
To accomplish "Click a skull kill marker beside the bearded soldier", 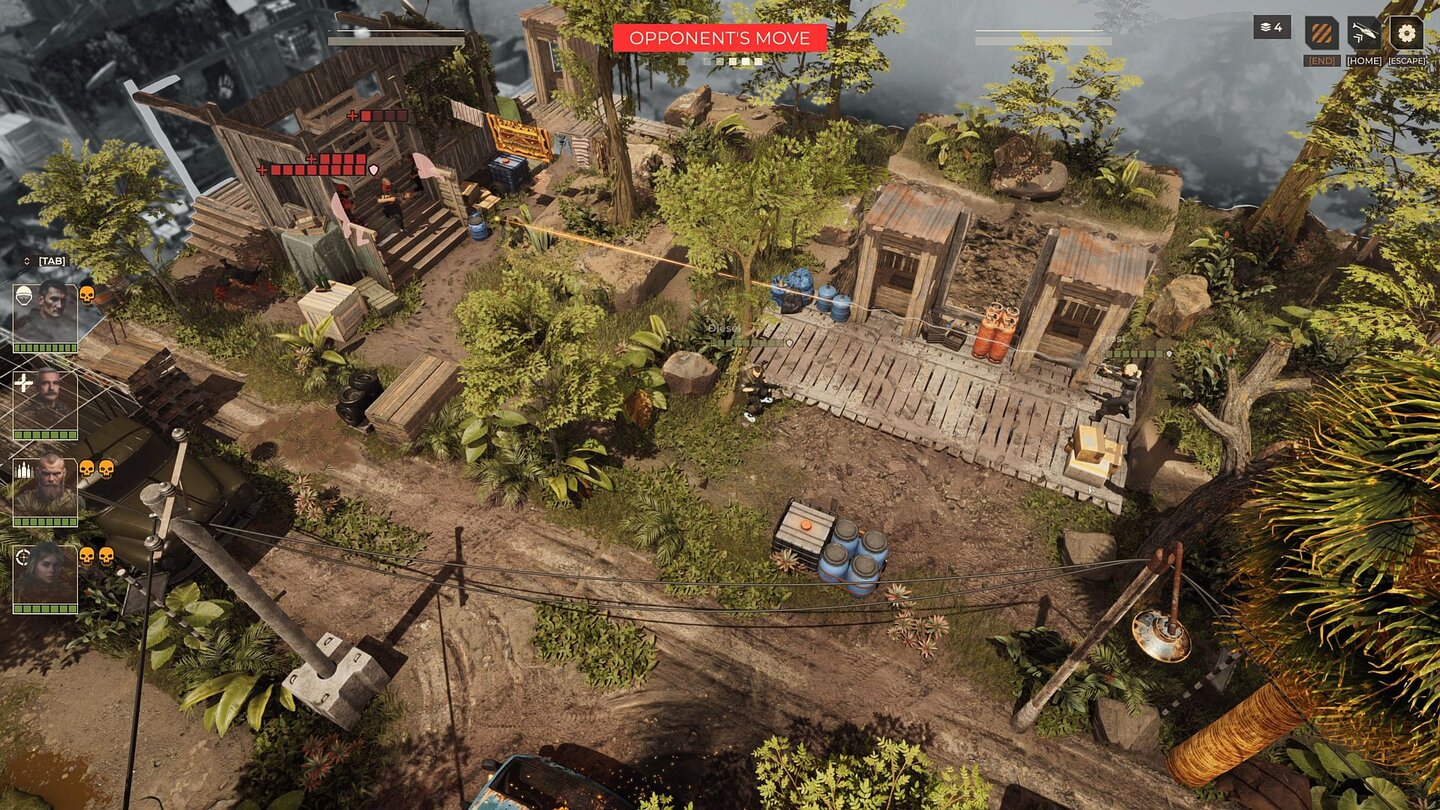I will [87, 469].
